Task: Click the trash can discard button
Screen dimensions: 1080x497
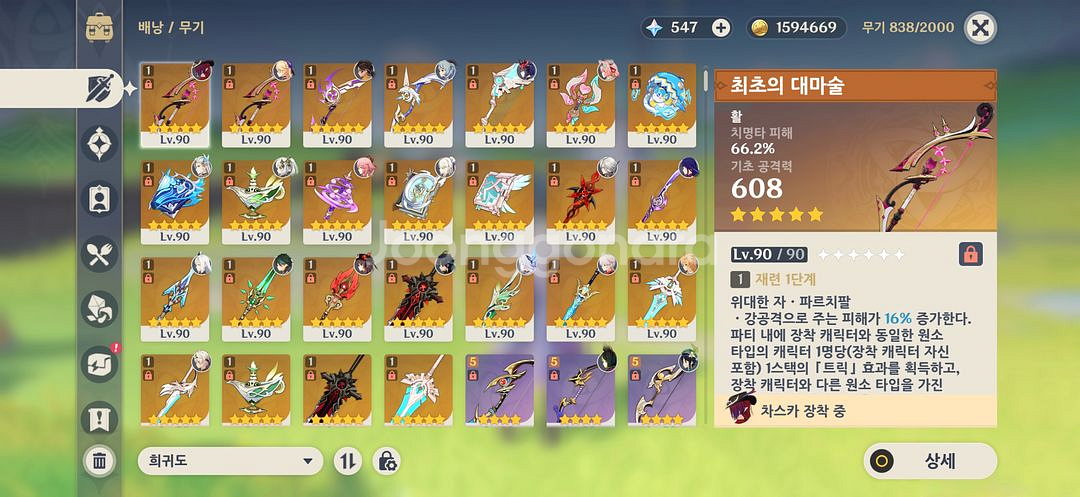Action: coord(100,461)
